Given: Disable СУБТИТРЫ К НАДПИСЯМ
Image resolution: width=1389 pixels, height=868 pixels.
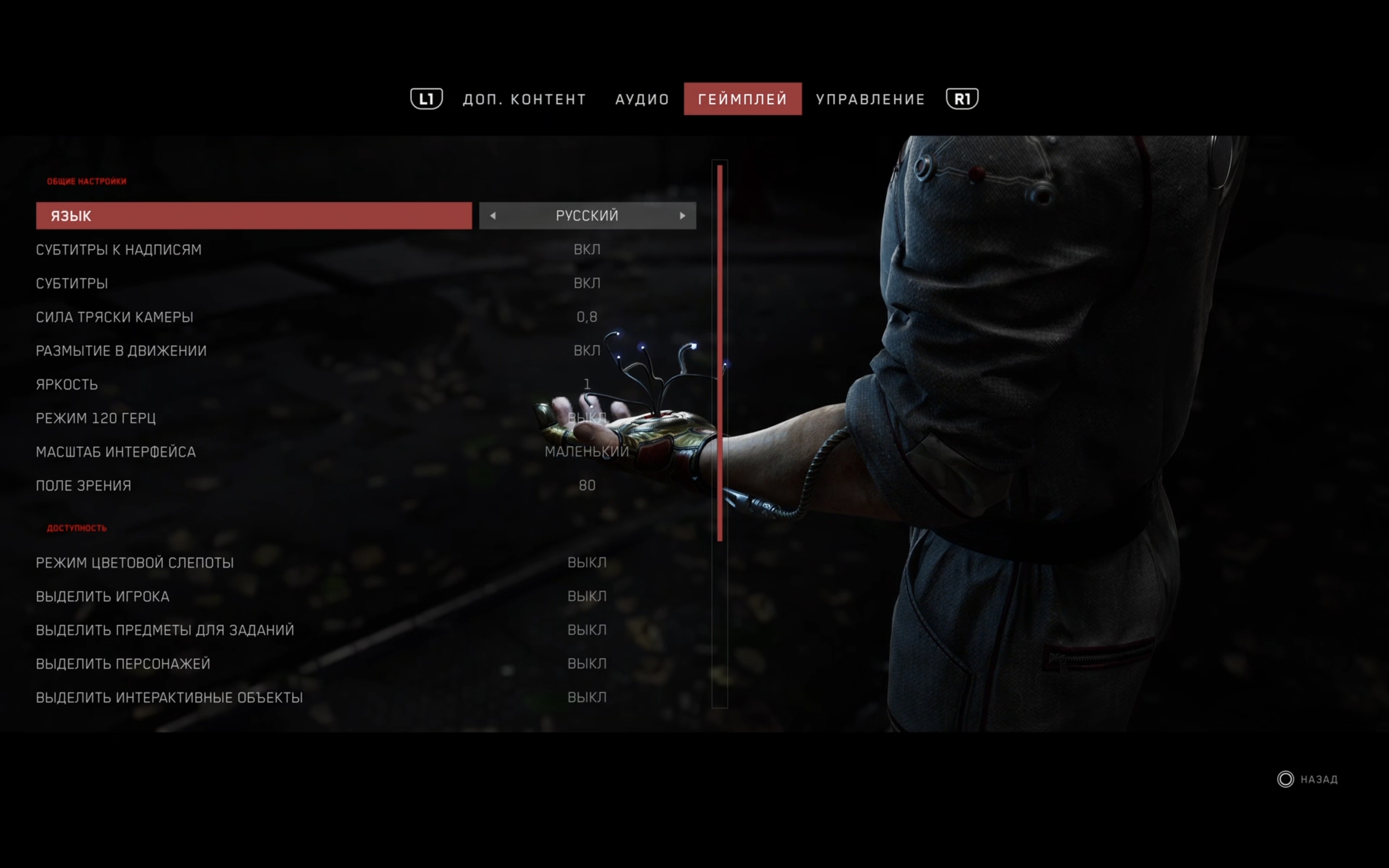Looking at the screenshot, I should tap(587, 248).
